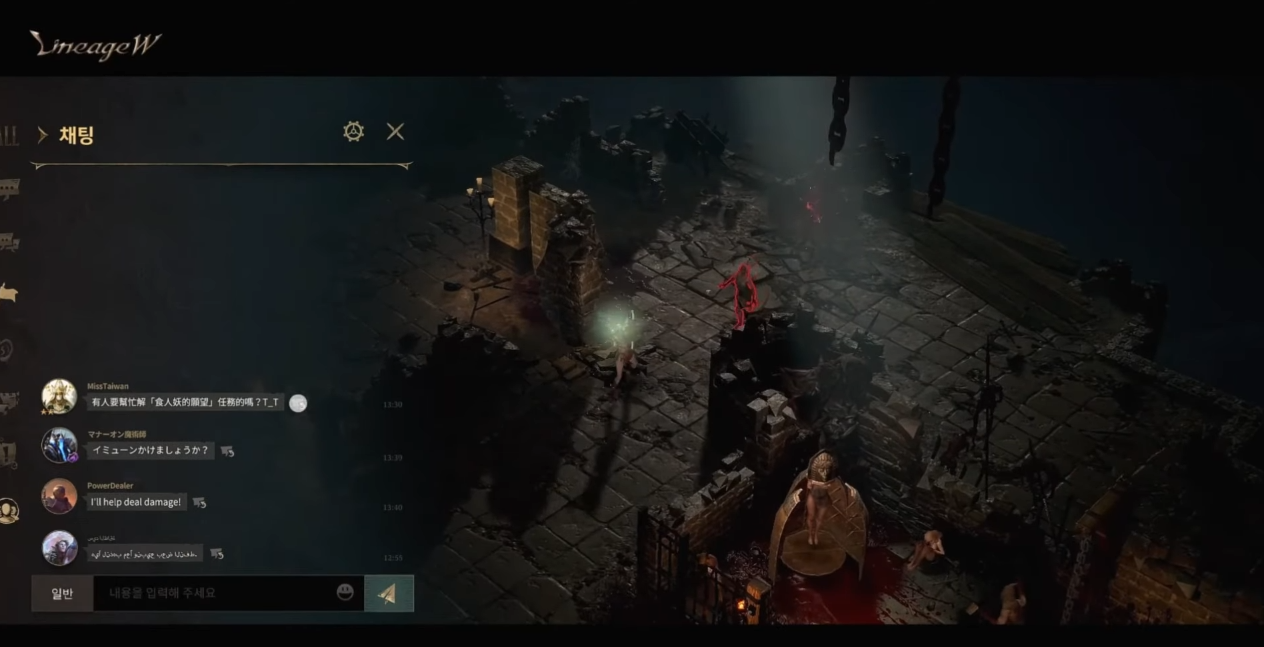Image resolution: width=1264 pixels, height=647 pixels.
Task: Open the group members chat tab
Action: (9, 511)
